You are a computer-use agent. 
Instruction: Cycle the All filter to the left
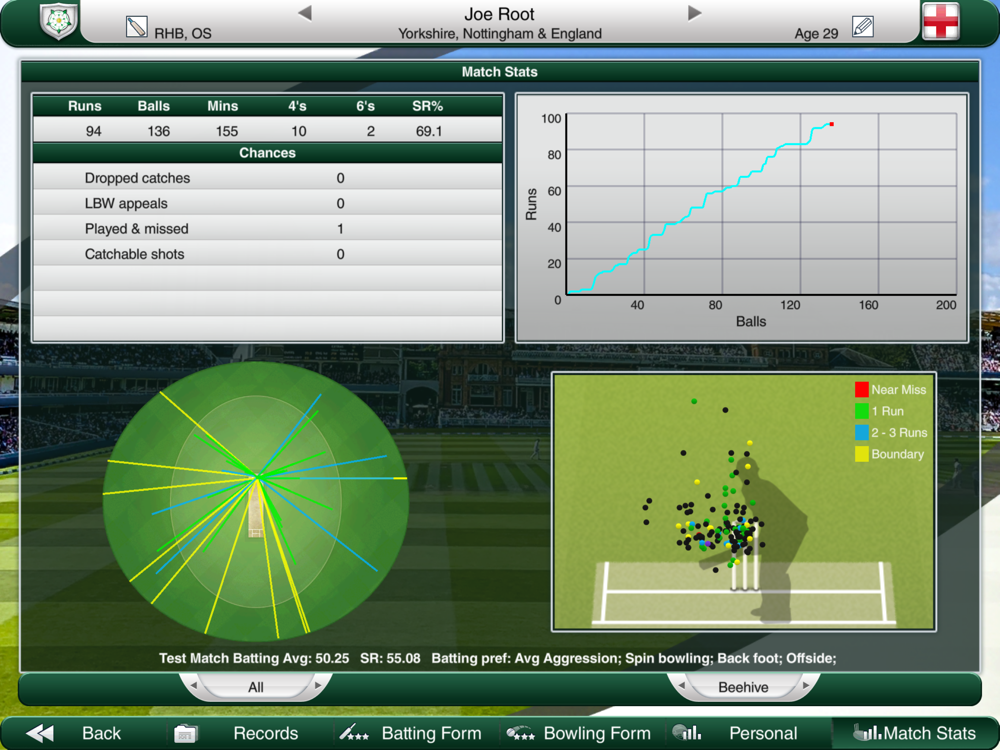(x=193, y=686)
